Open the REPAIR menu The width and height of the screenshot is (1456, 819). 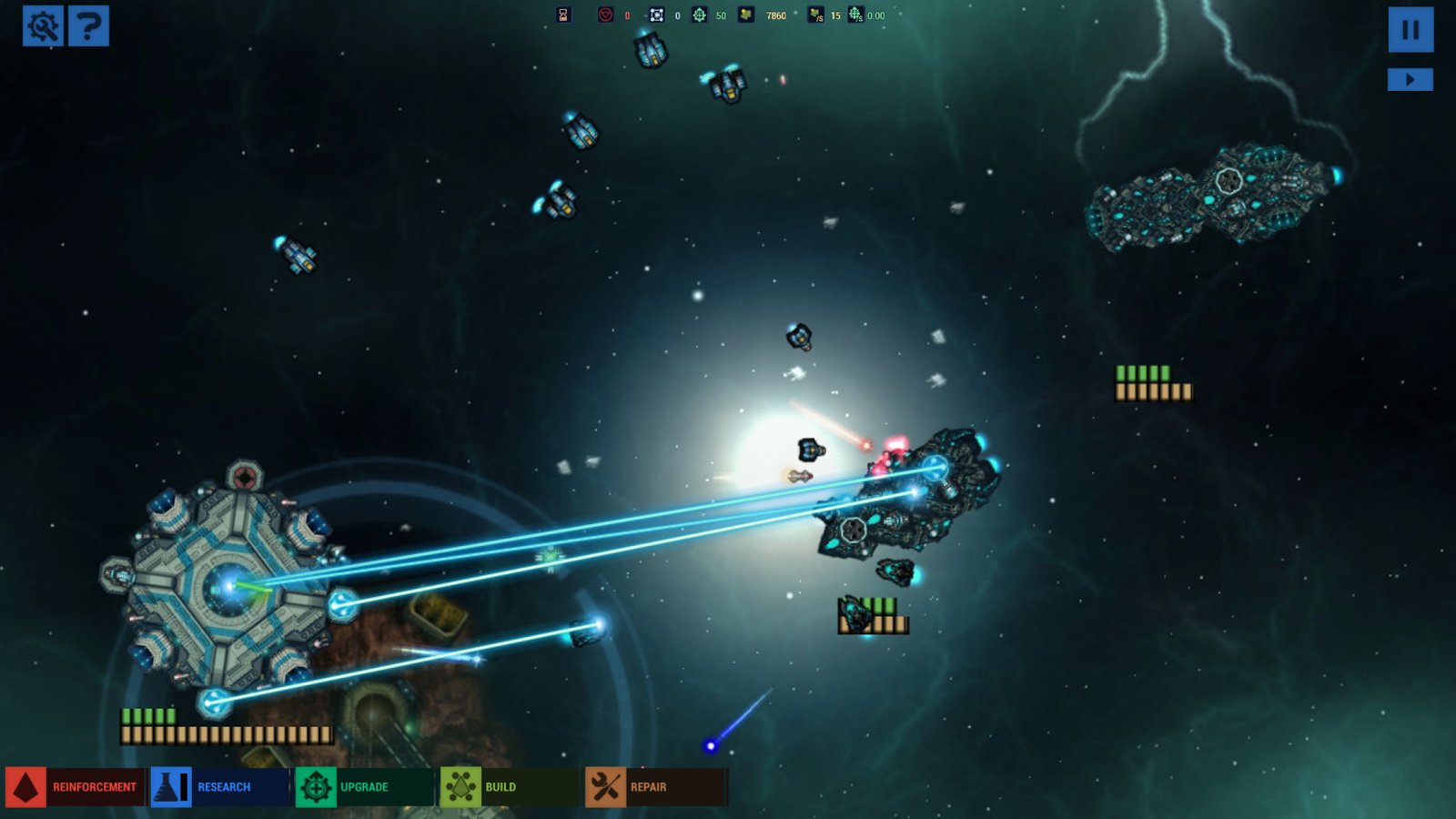(650, 786)
